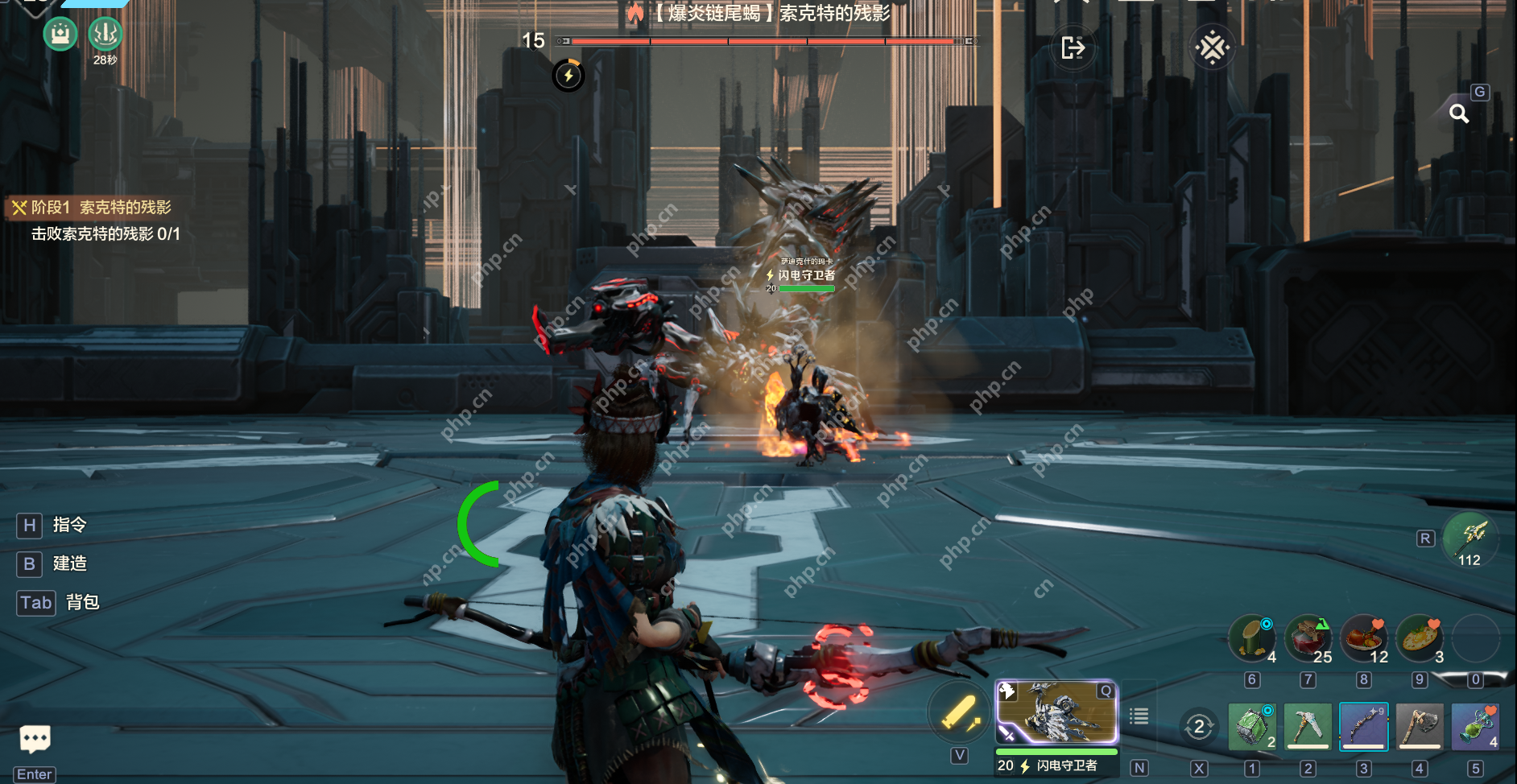This screenshot has width=1517, height=784.
Task: Select the 闪电守卫者 companion card
Action: (x=1056, y=713)
